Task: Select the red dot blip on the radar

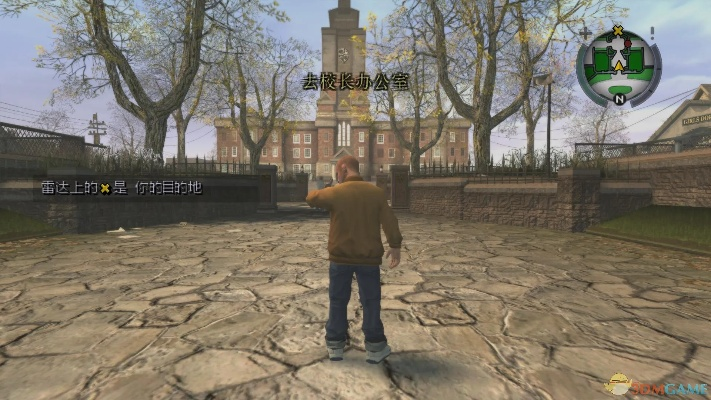Action: pos(628,44)
